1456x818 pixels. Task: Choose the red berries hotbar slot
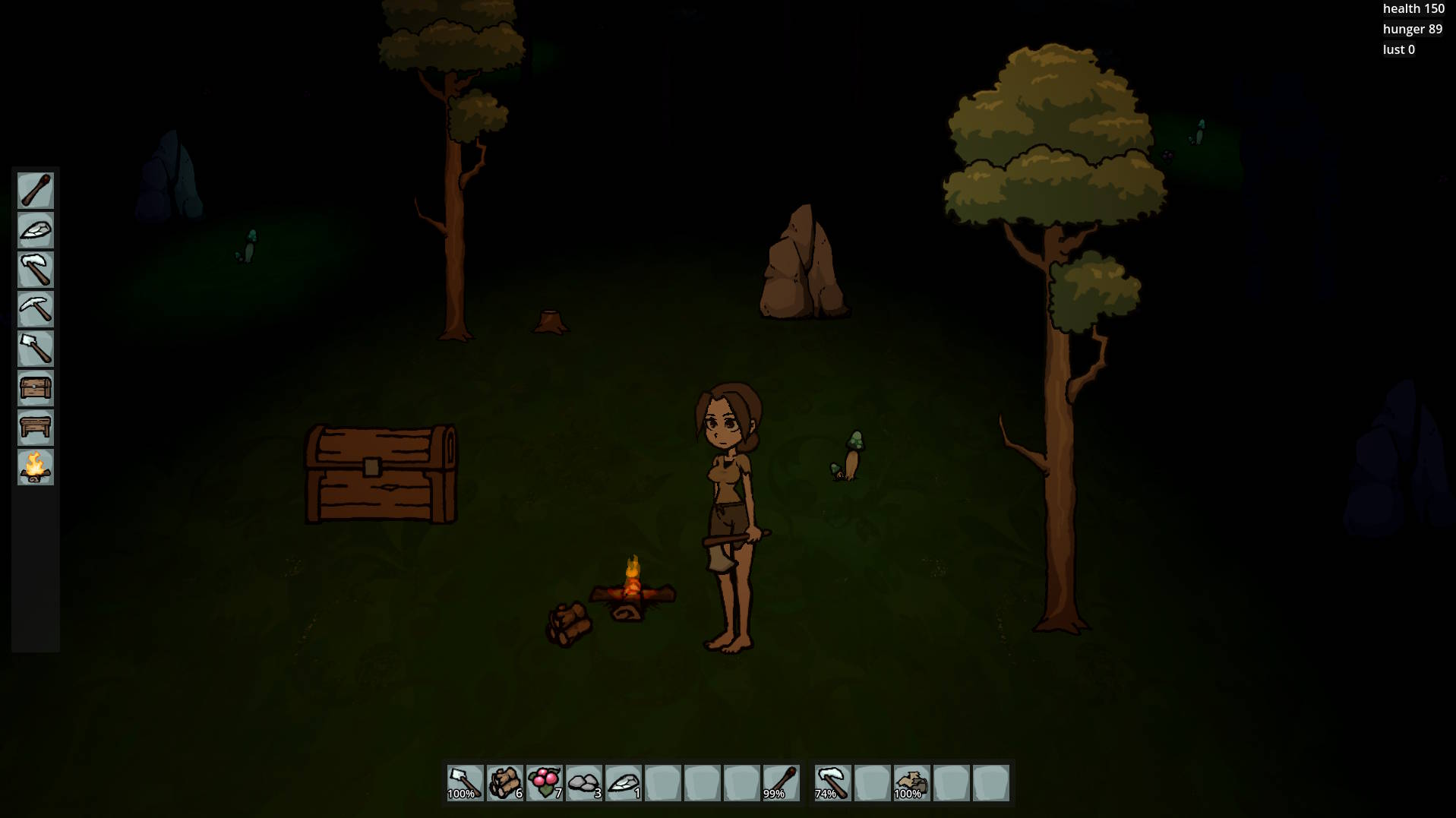pyautogui.click(x=544, y=783)
